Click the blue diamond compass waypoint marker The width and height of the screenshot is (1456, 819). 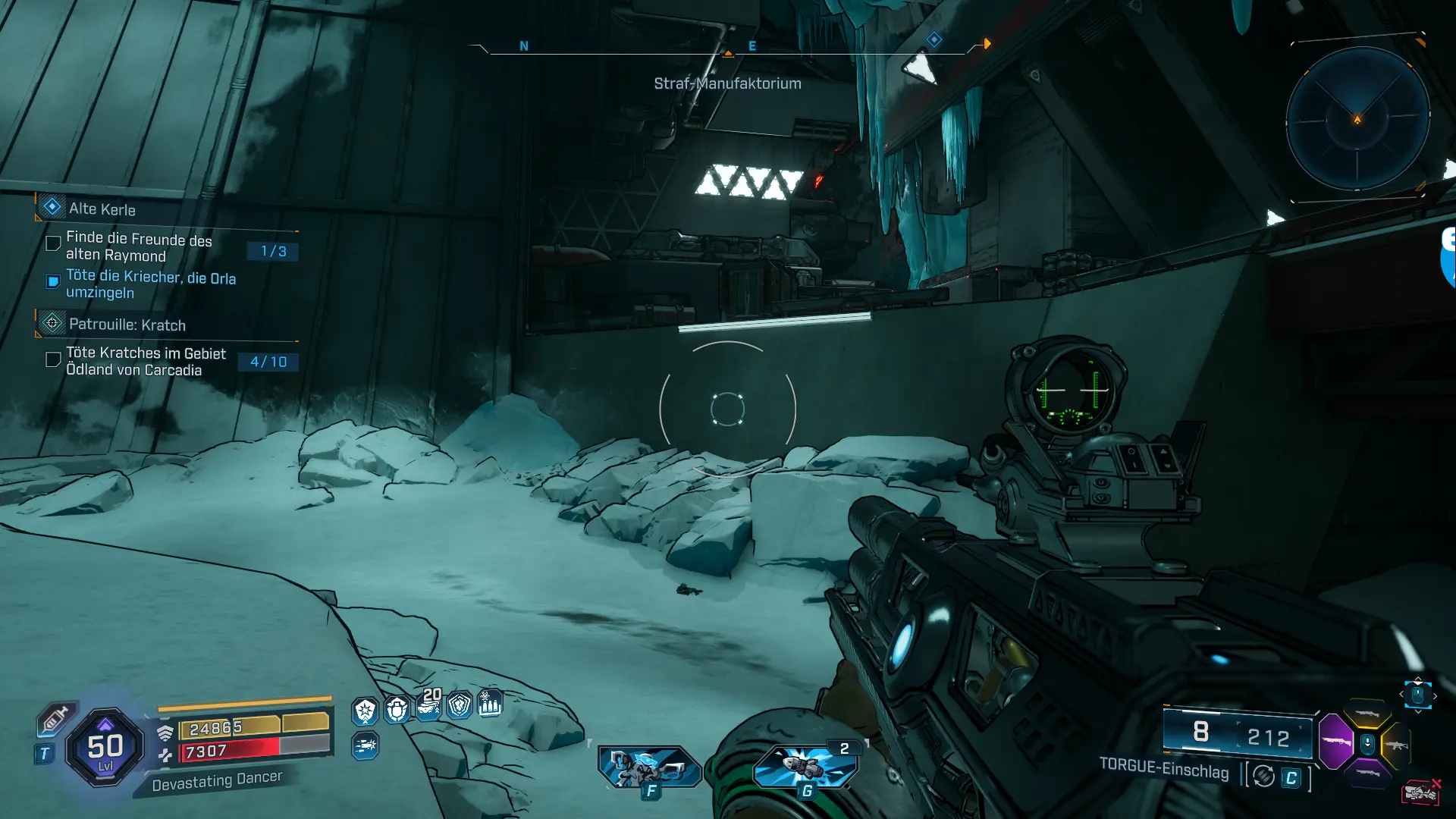(x=934, y=39)
